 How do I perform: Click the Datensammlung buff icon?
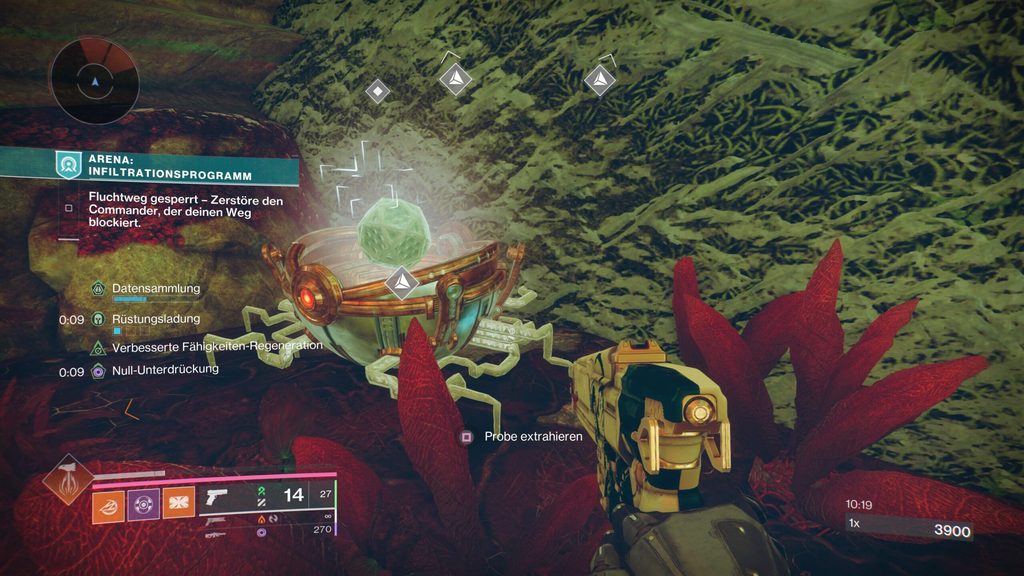(x=98, y=289)
